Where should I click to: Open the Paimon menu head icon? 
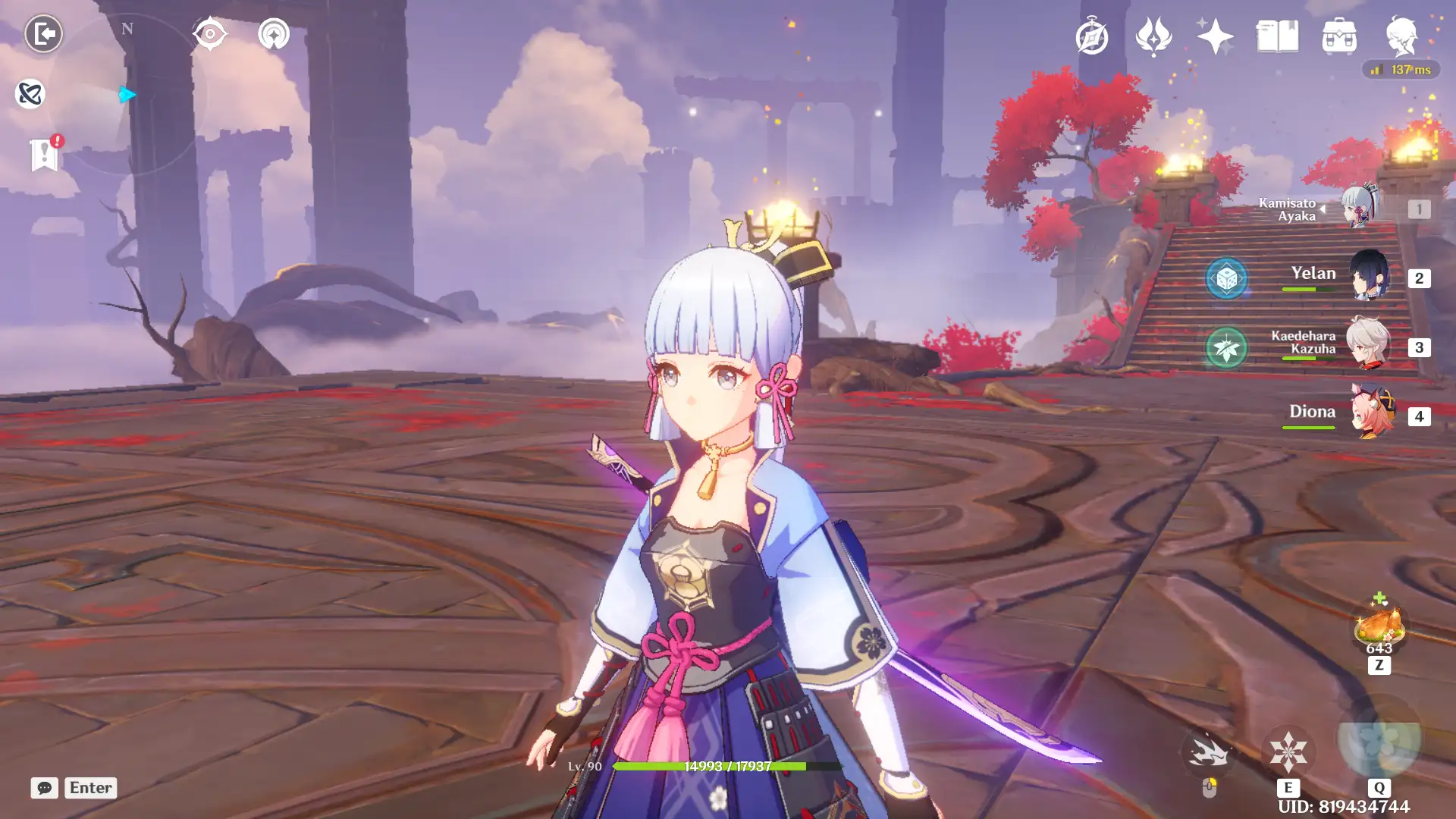[1401, 36]
